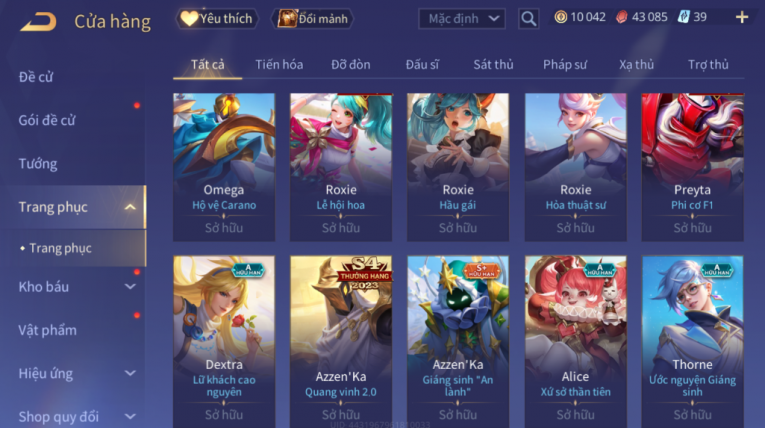The image size is (765, 428).
Task: Go back using the return arrow
Action: click(x=38, y=20)
